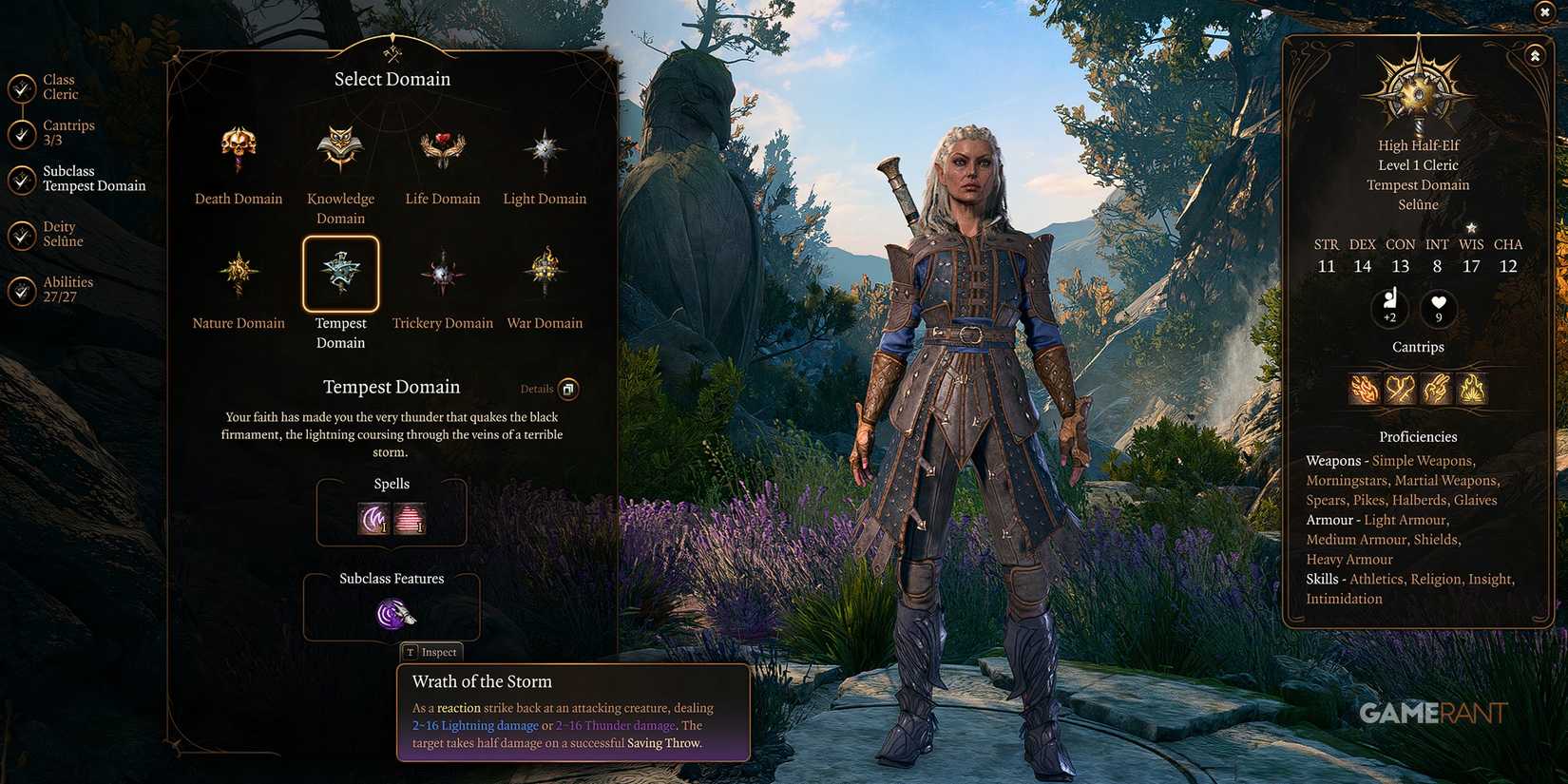
Task: Click the flame cantrip icon under Cantrips
Action: click(1472, 389)
